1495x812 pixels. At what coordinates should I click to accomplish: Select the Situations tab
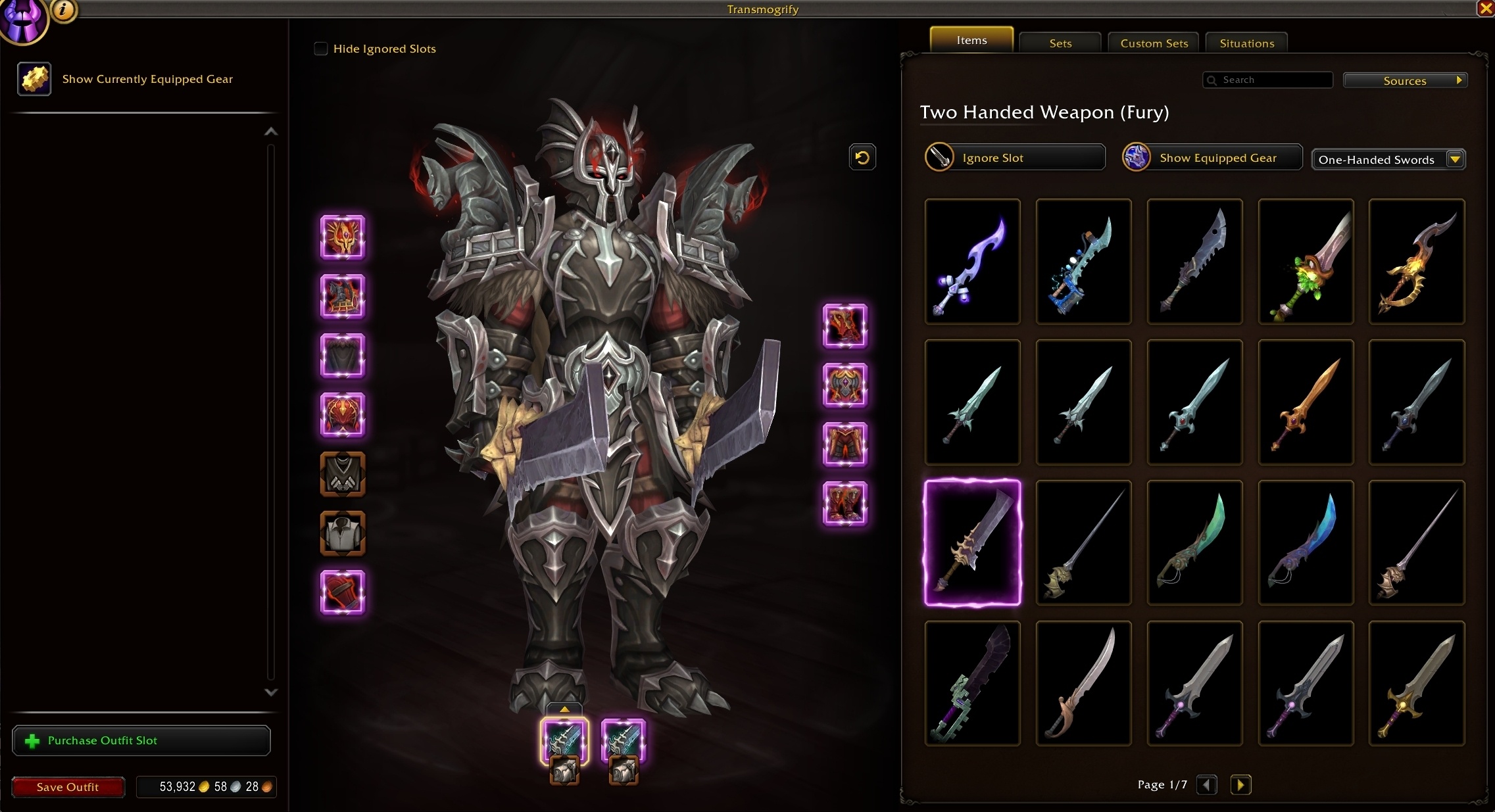1246,43
